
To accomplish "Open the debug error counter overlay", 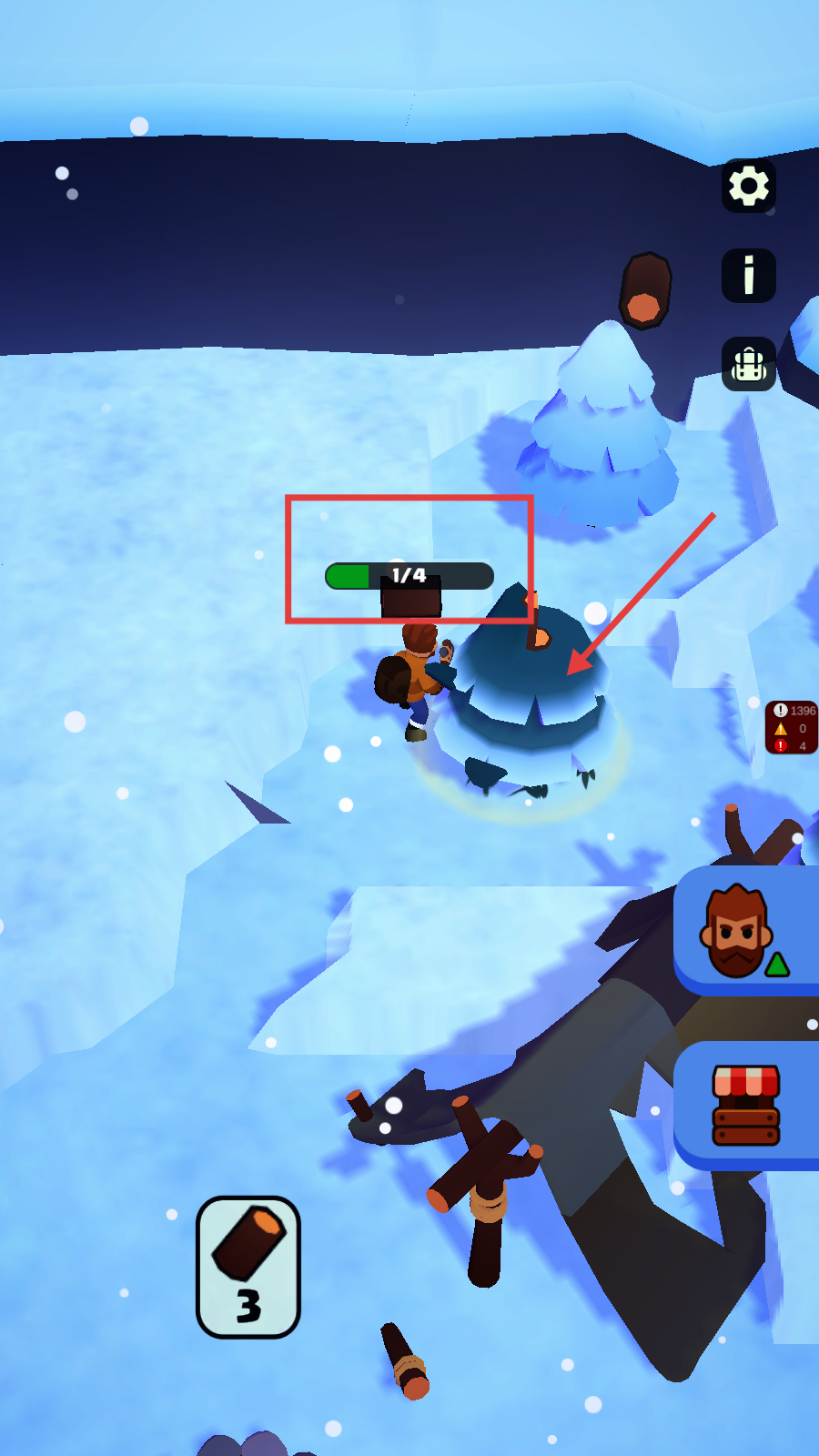I will tap(792, 727).
